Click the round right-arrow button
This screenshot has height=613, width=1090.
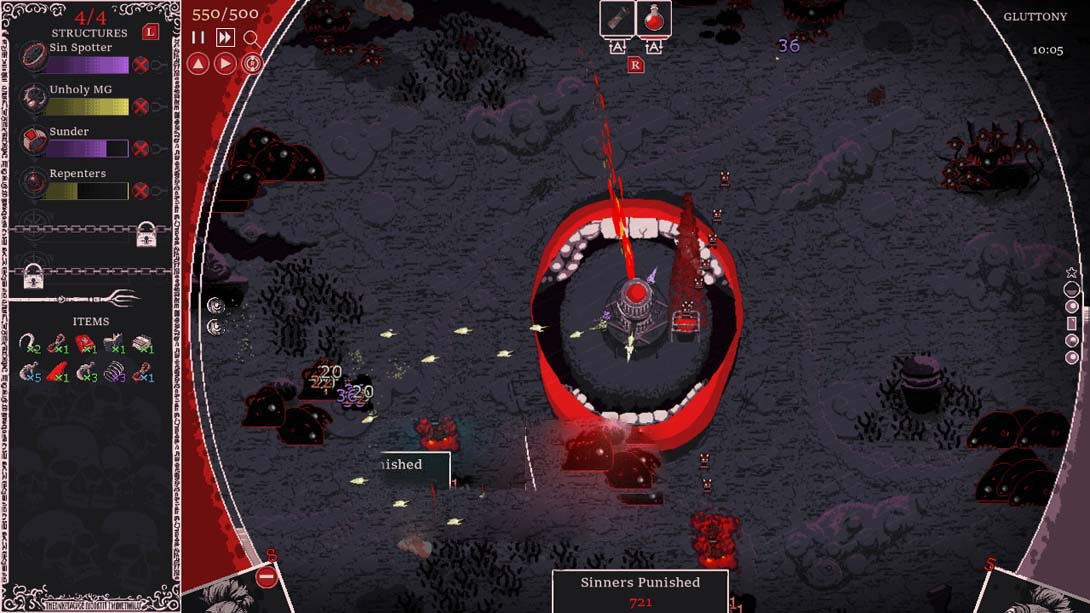[x=225, y=63]
